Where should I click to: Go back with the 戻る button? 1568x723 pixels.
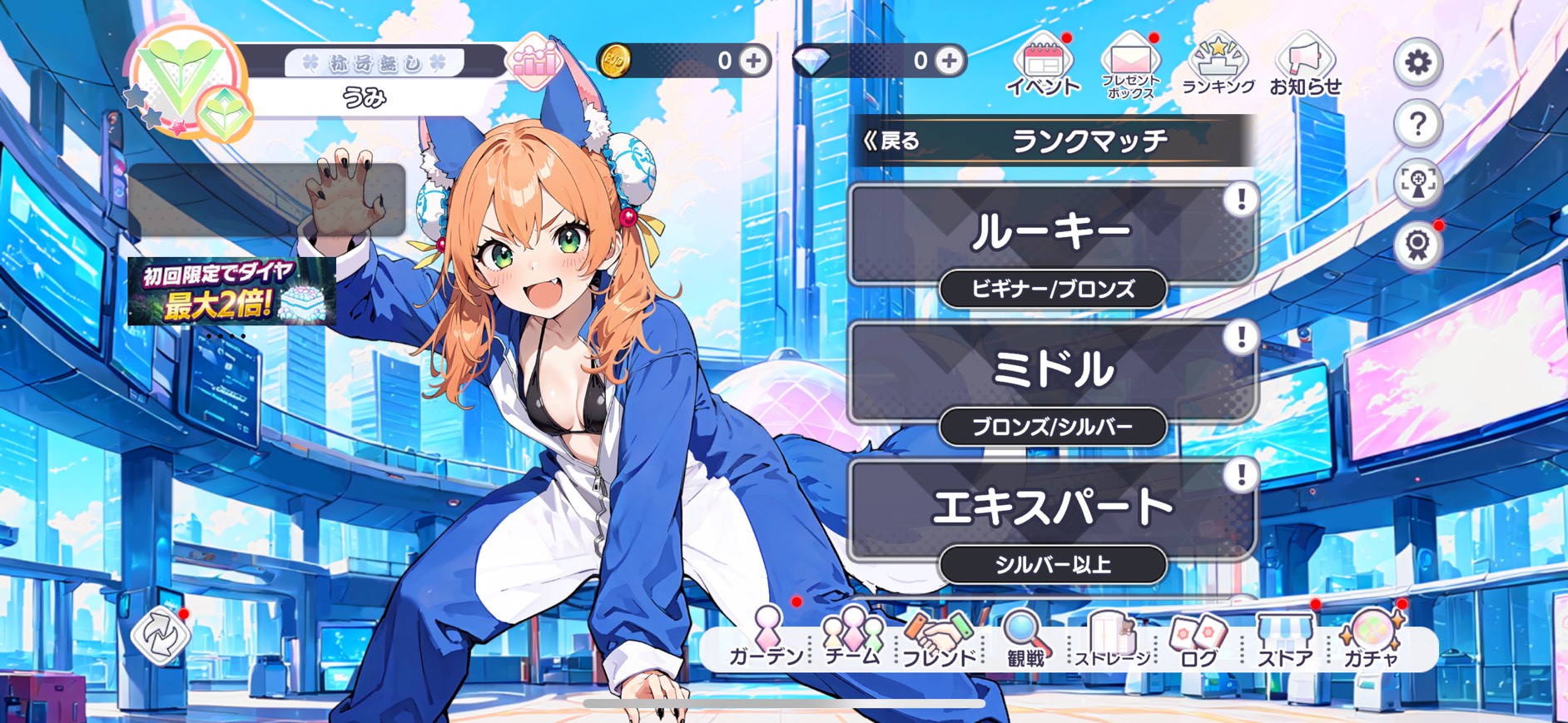tap(892, 141)
